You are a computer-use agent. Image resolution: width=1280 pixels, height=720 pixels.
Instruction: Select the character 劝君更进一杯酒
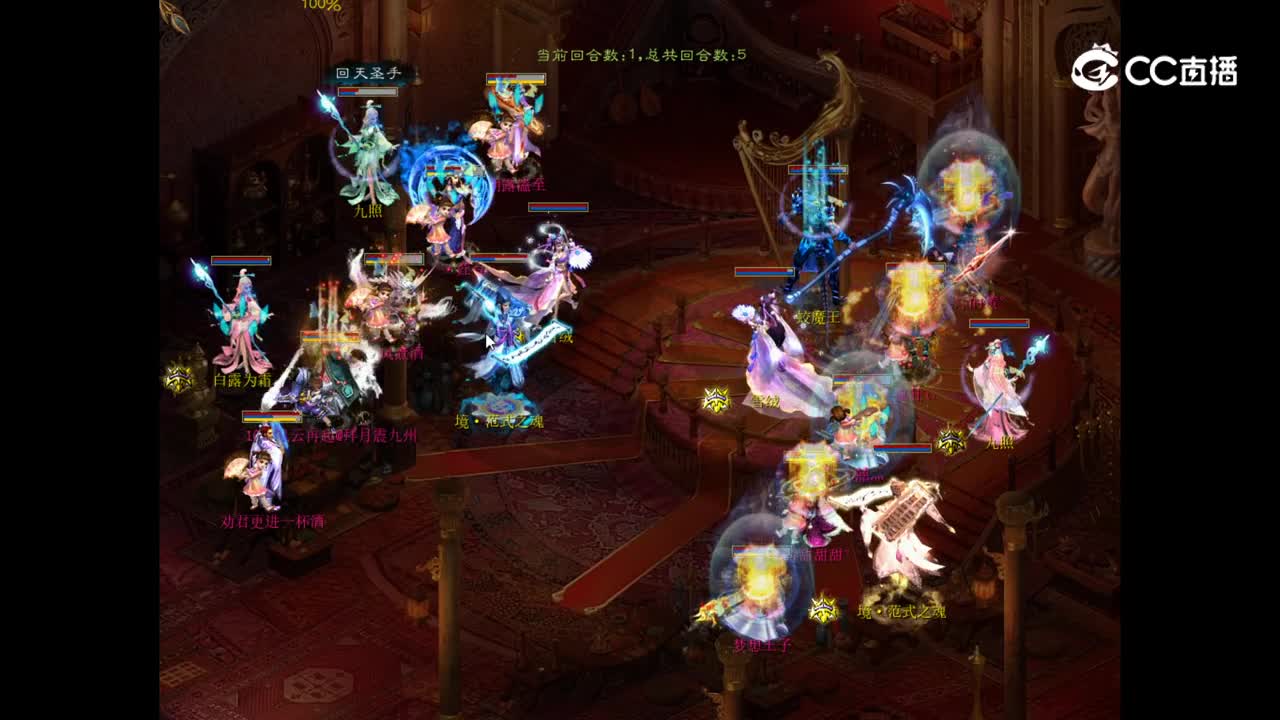coord(259,478)
